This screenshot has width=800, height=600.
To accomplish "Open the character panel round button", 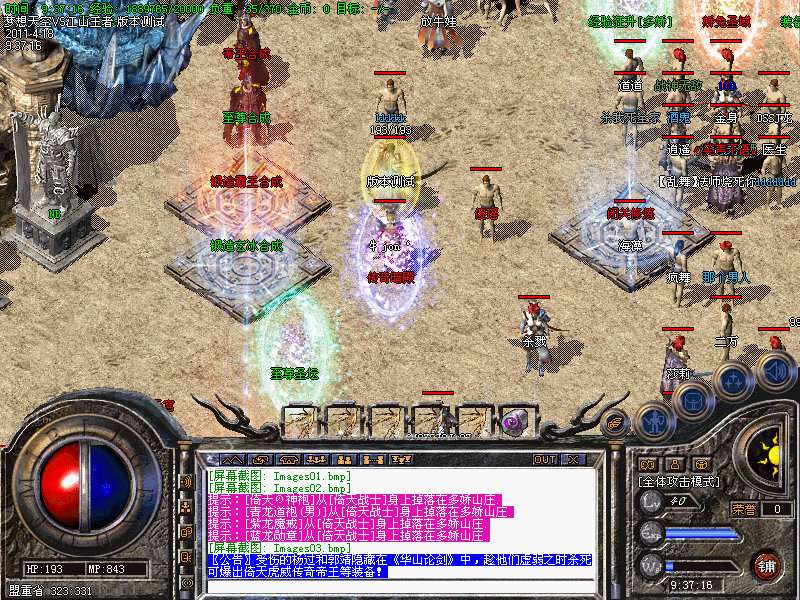I will pos(653,421).
